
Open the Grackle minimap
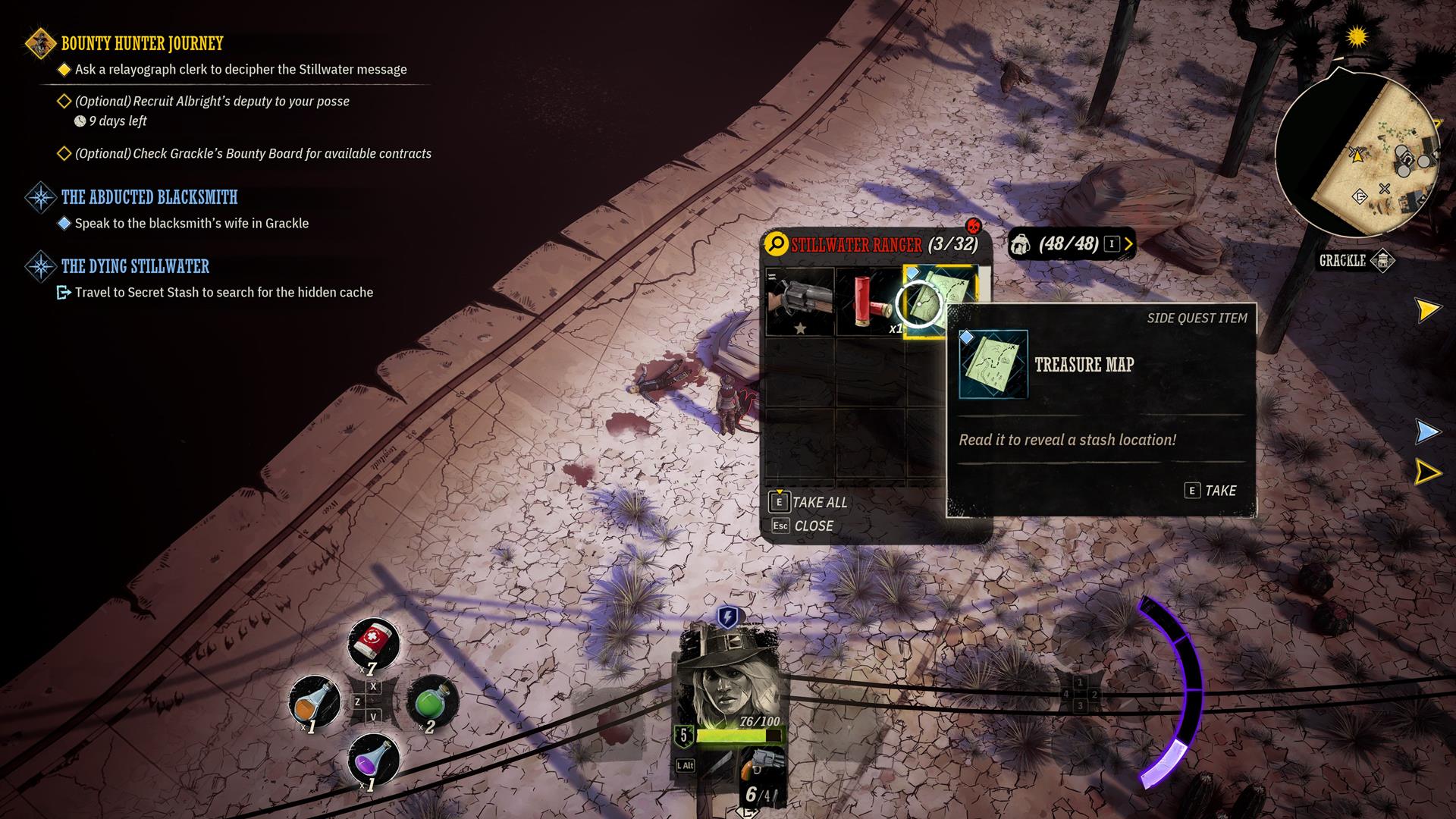[x=1357, y=152]
